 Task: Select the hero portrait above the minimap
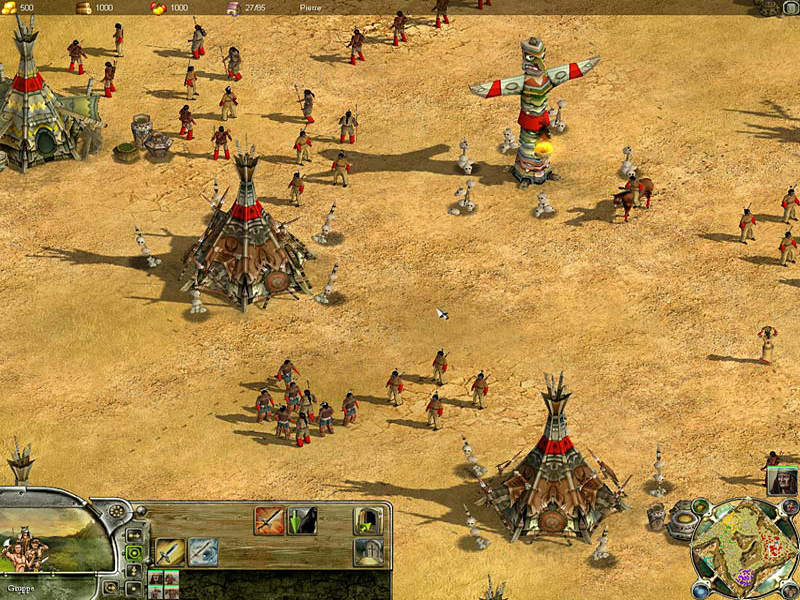782,480
